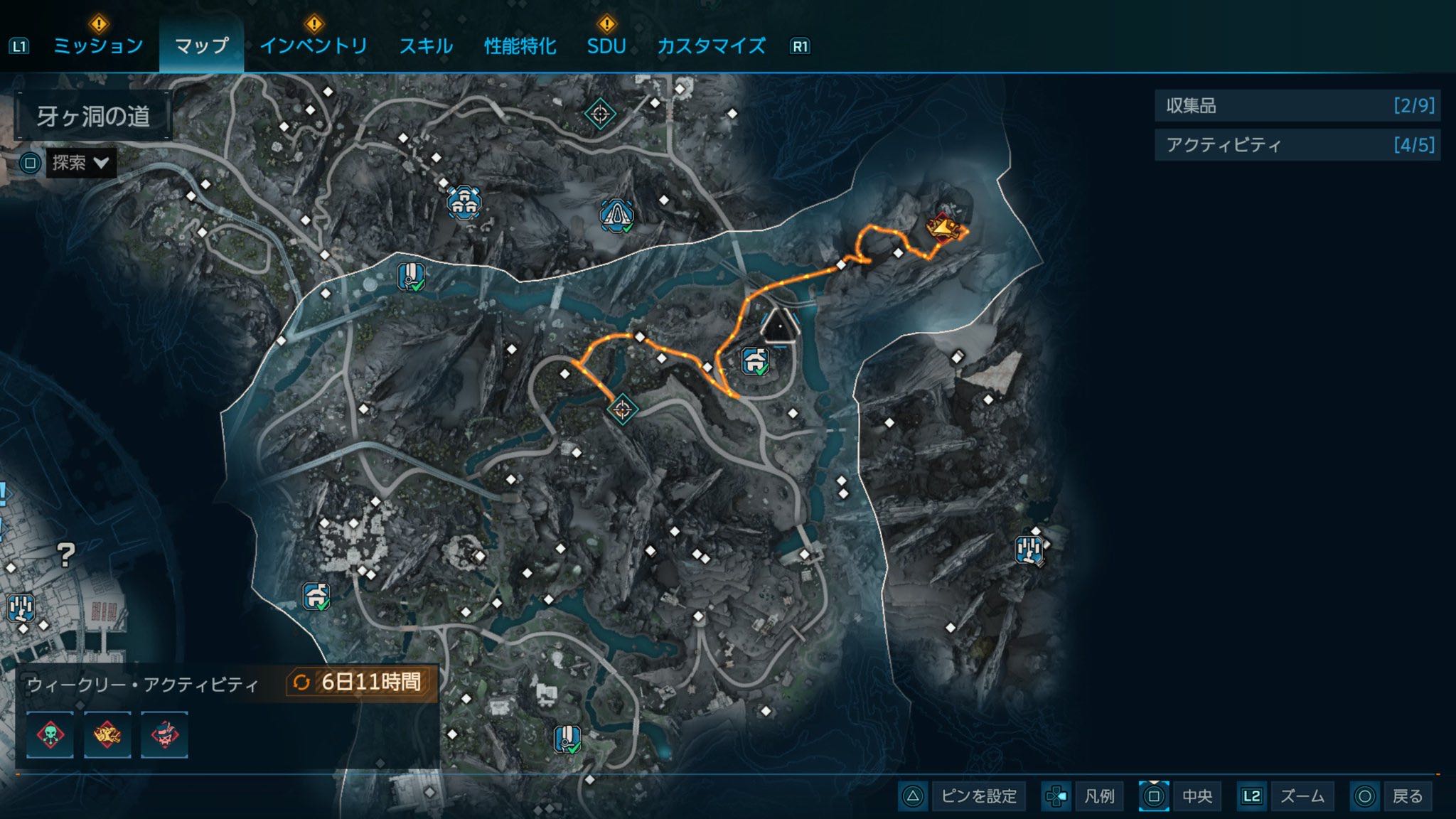Pick the red hat skull weekly activity

pos(164,734)
